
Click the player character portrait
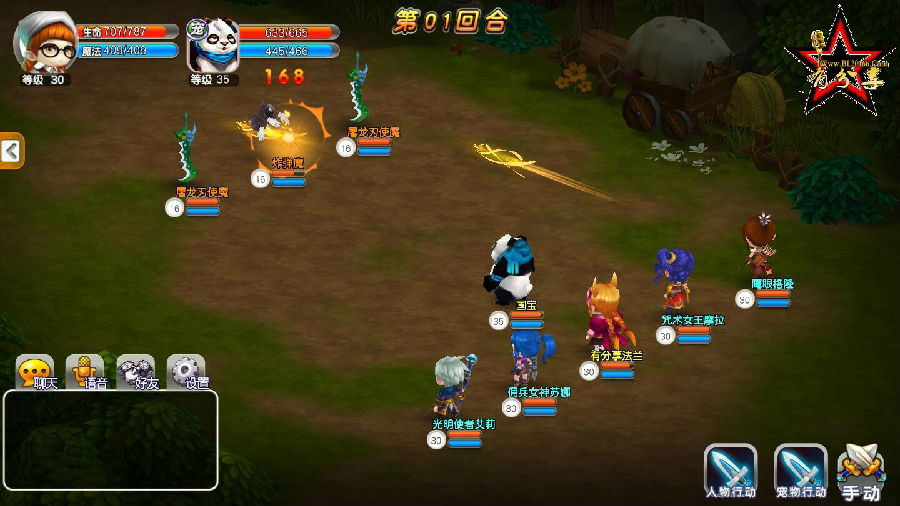pos(45,43)
